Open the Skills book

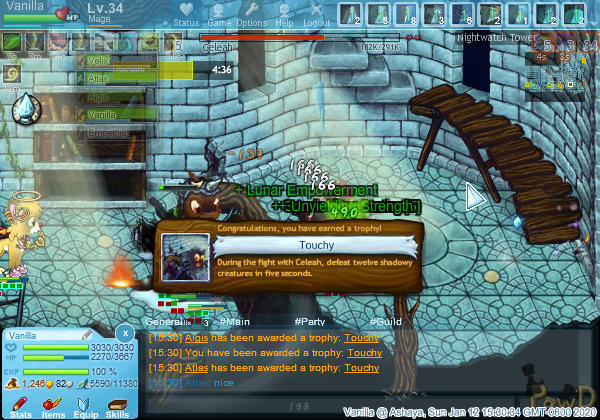pos(117,404)
